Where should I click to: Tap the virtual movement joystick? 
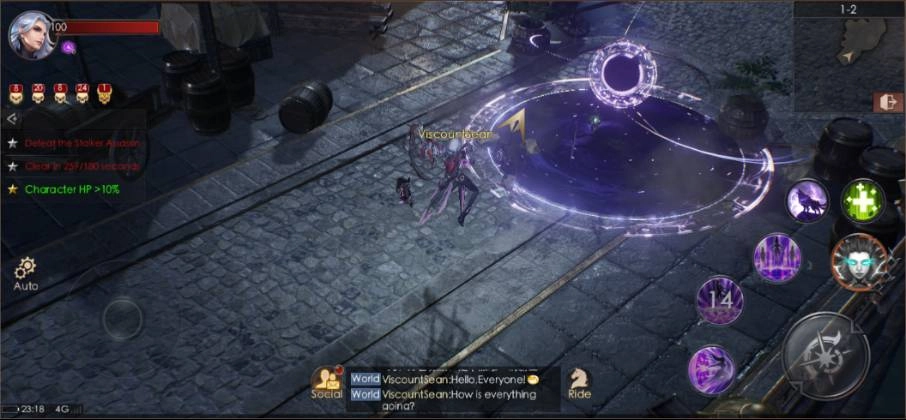click(123, 318)
